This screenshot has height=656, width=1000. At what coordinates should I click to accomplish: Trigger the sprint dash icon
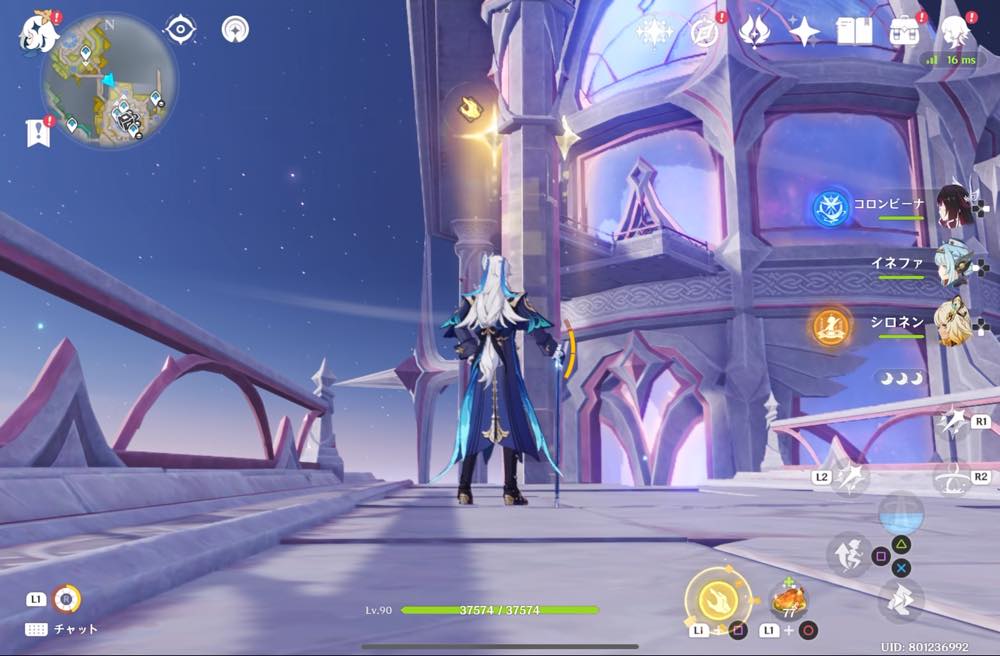click(901, 599)
